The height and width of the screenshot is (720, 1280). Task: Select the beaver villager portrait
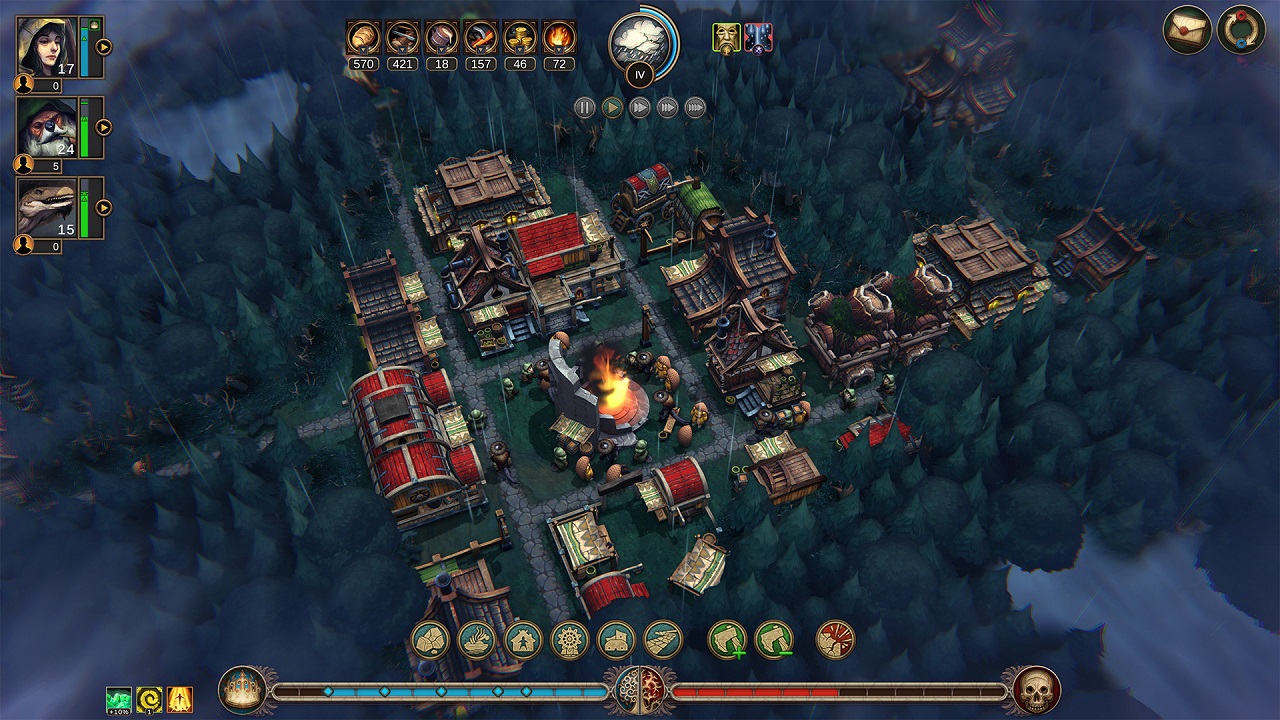coord(47,127)
